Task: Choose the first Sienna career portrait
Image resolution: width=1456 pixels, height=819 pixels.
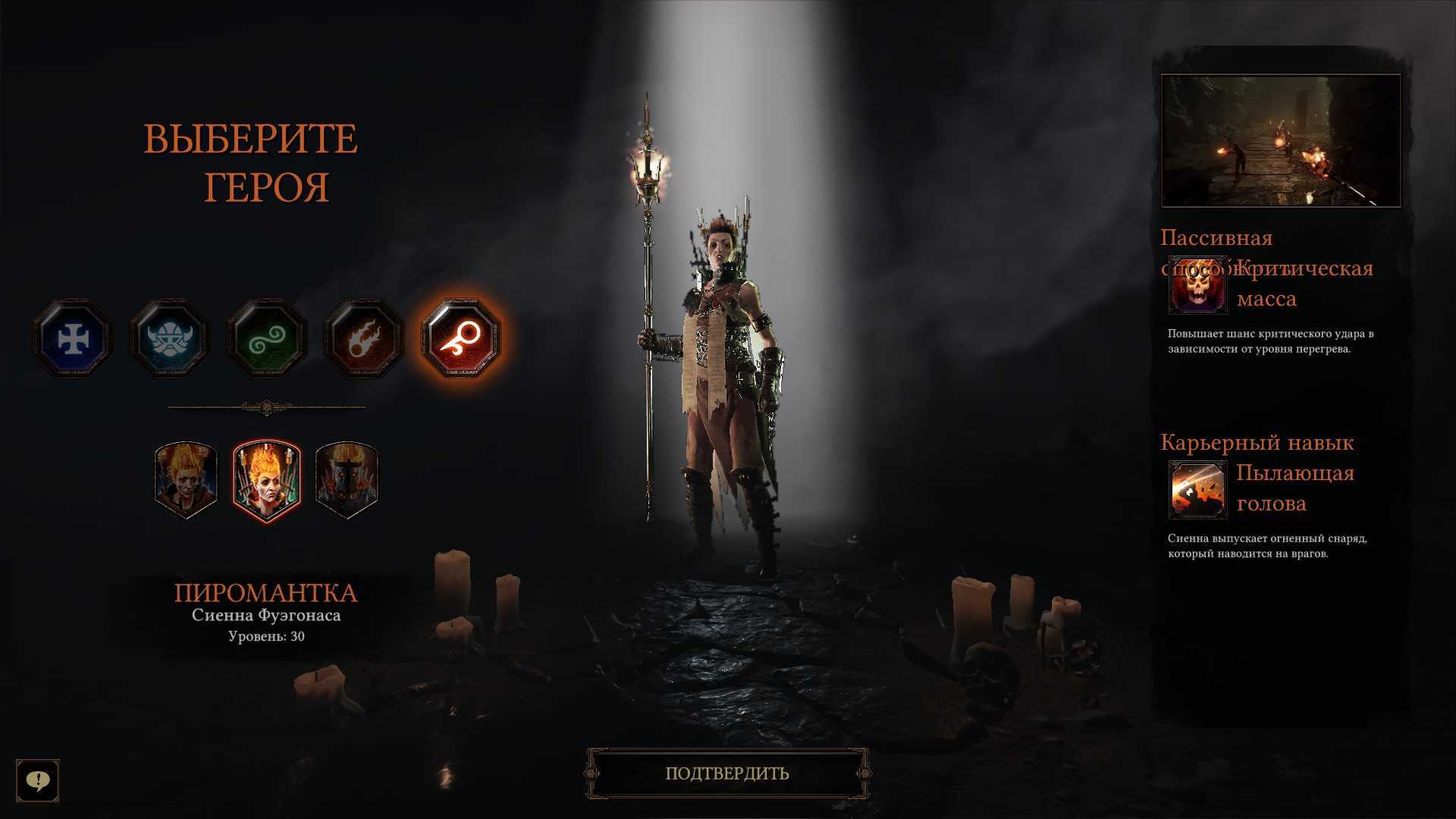Action: pos(186,479)
